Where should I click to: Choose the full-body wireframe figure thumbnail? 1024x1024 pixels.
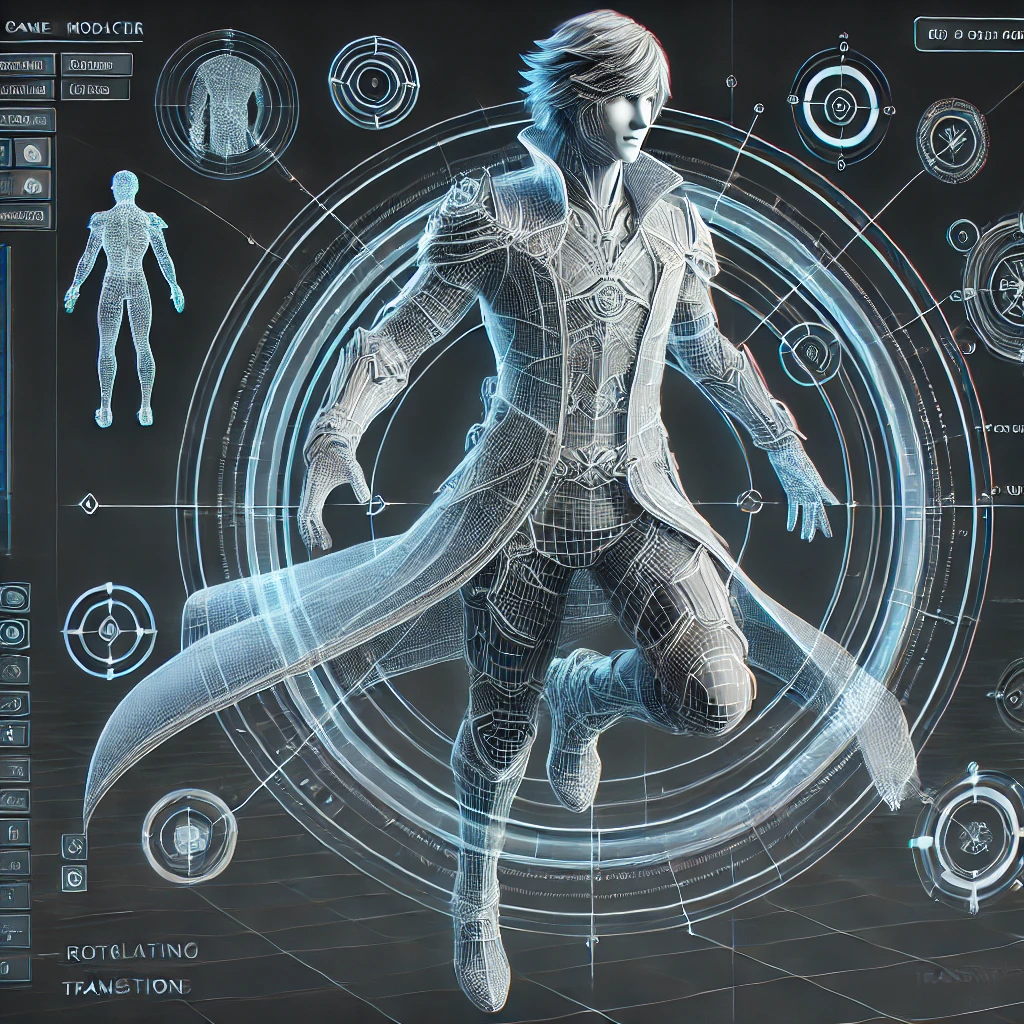[x=125, y=298]
